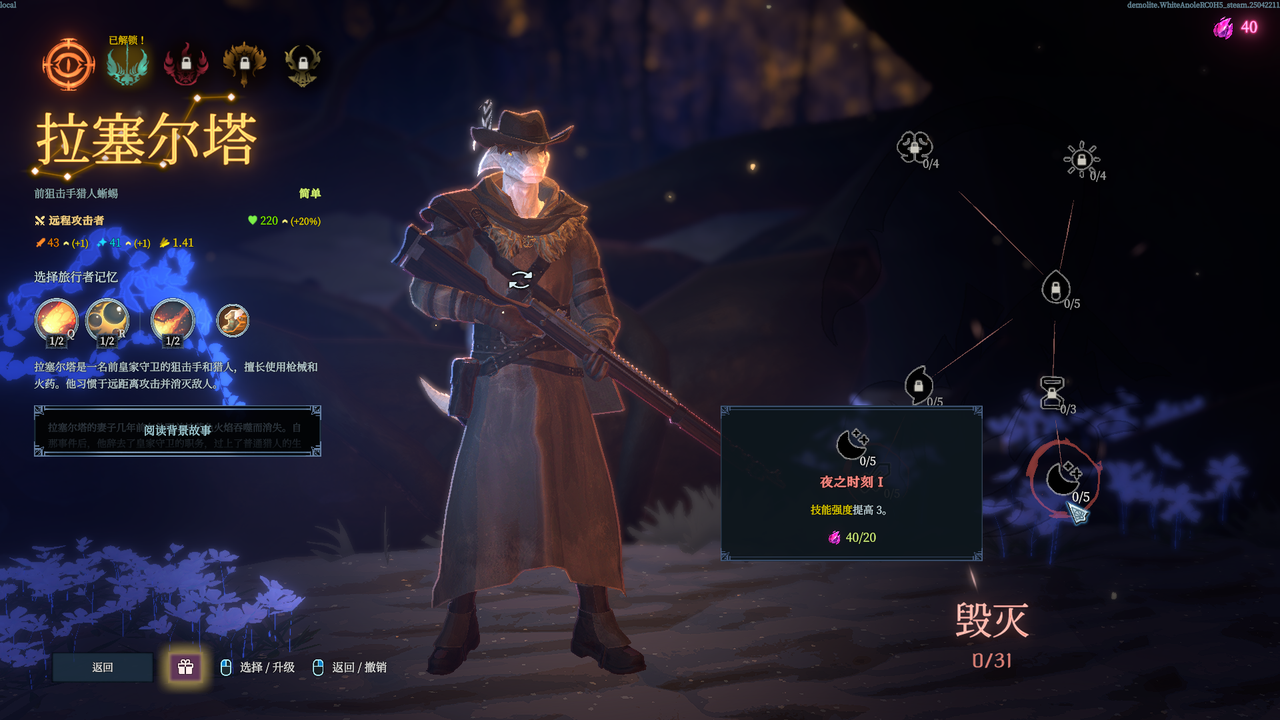Select the locked hourglass talent node
The width and height of the screenshot is (1280, 720).
pyautogui.click(x=1052, y=392)
